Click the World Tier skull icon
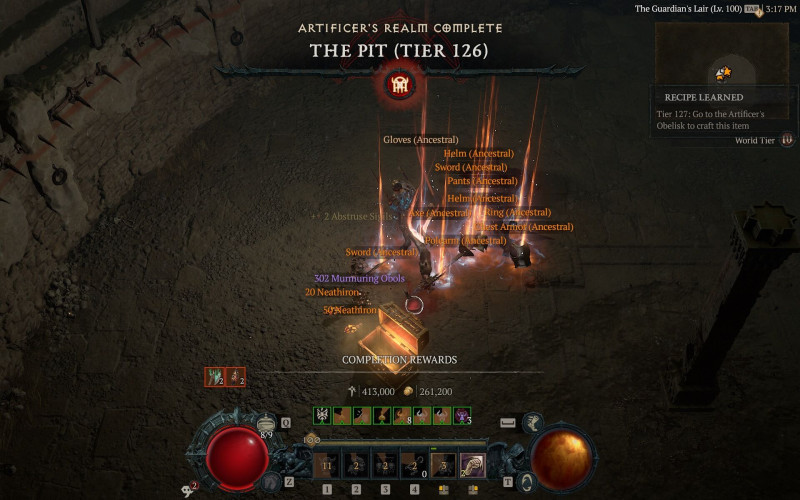This screenshot has width=800, height=500. pos(787,140)
